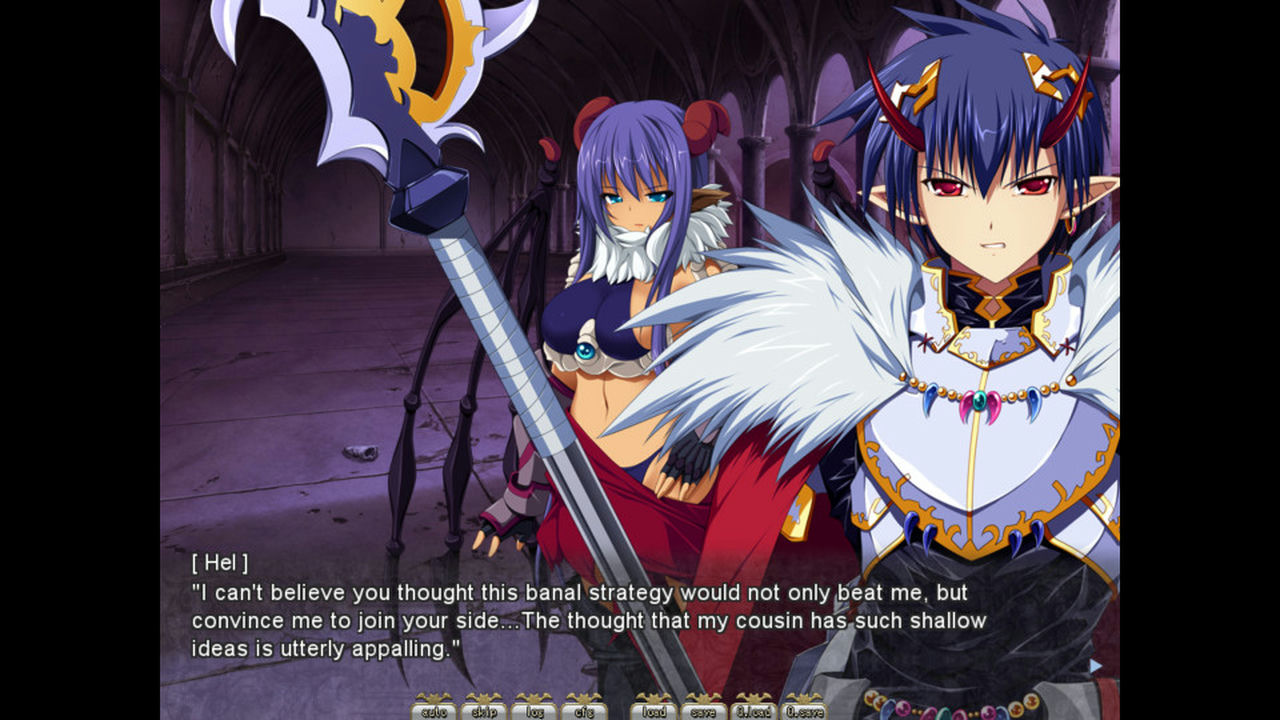Click the bat icon above the Q.load button
This screenshot has width=1280, height=720.
point(756,697)
